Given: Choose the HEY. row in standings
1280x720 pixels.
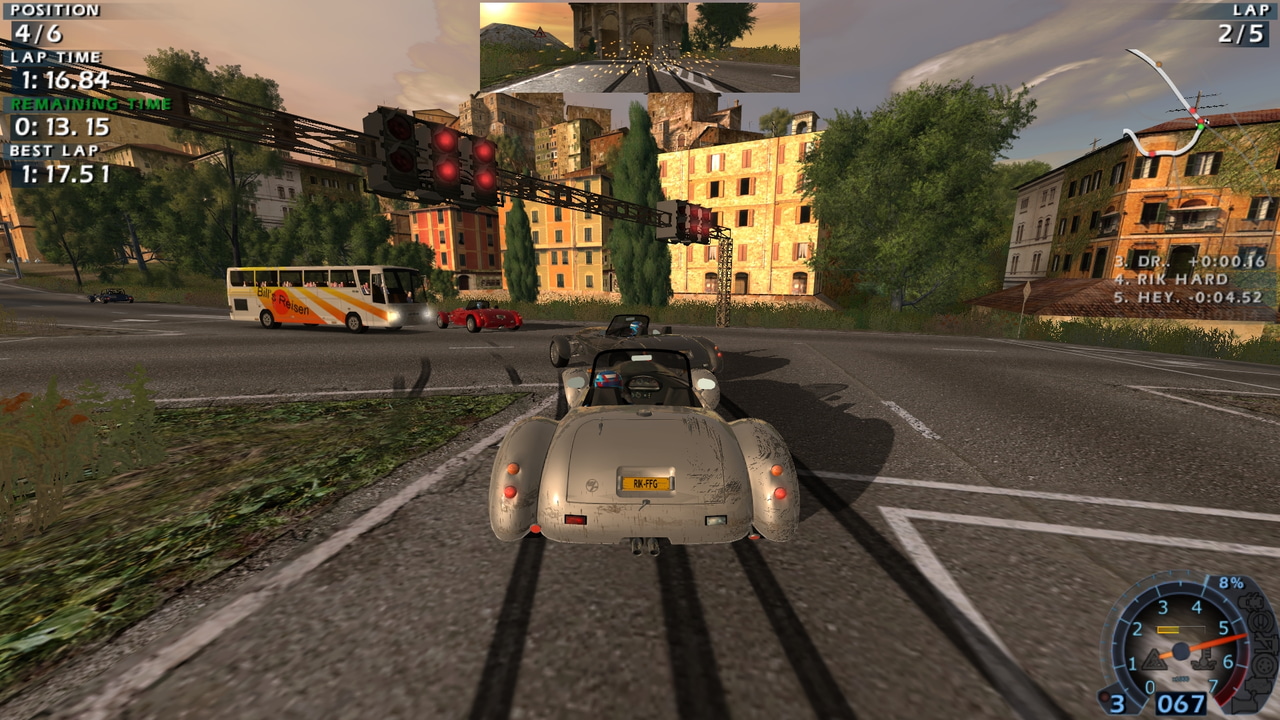Looking at the screenshot, I should pyautogui.click(x=1188, y=297).
